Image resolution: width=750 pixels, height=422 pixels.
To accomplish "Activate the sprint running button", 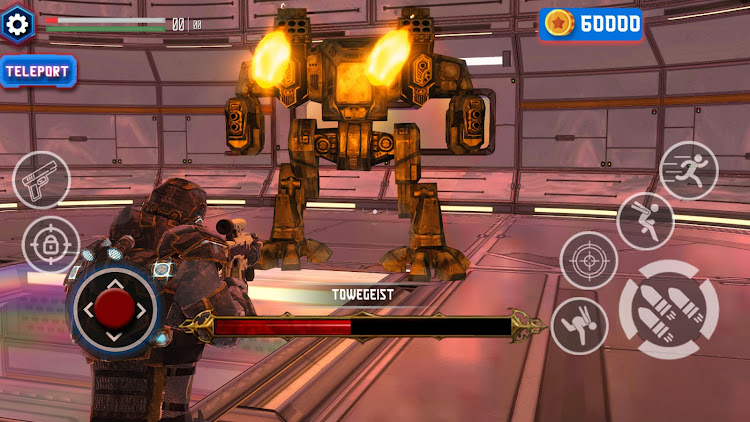I will point(689,170).
